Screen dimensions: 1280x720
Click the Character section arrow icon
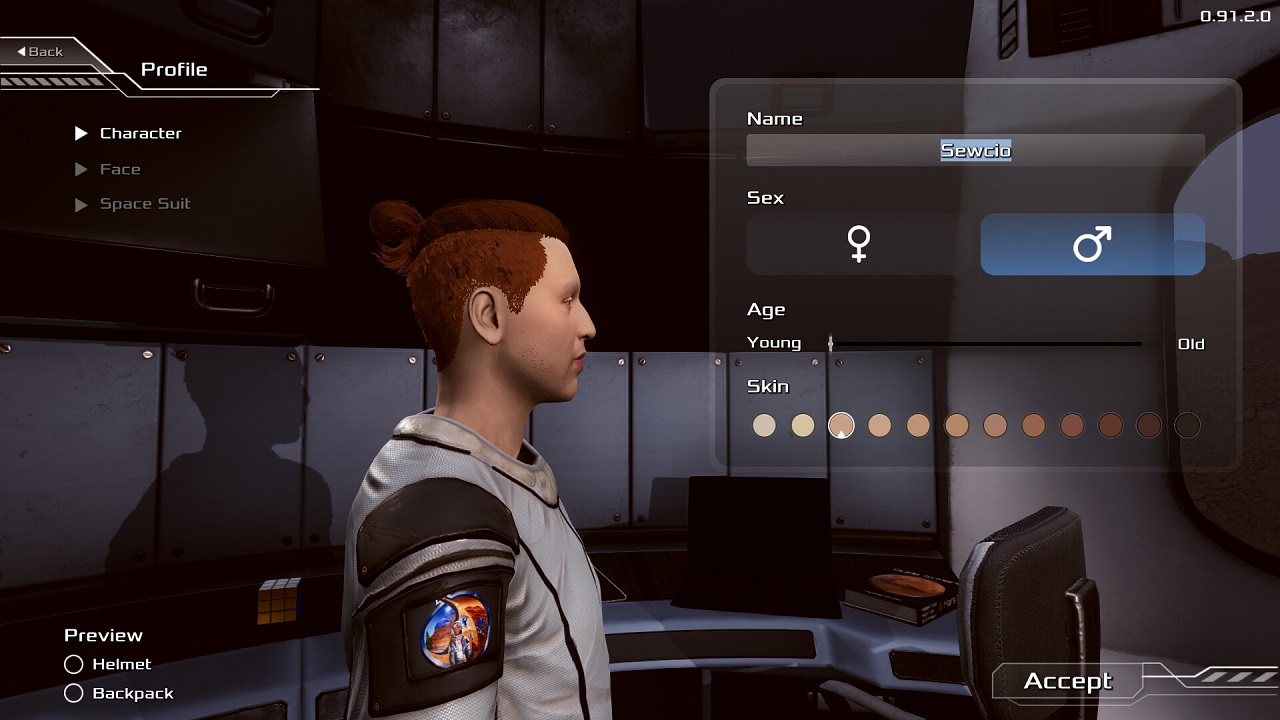point(83,133)
